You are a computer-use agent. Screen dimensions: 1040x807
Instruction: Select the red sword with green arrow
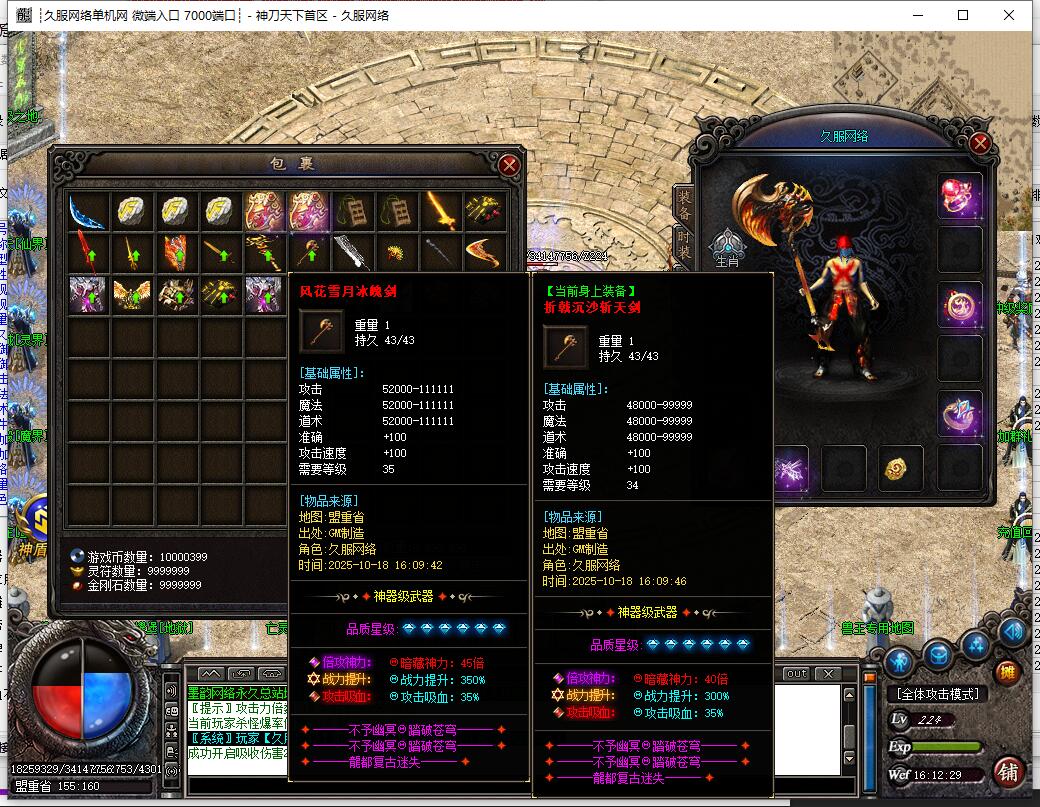[88, 252]
